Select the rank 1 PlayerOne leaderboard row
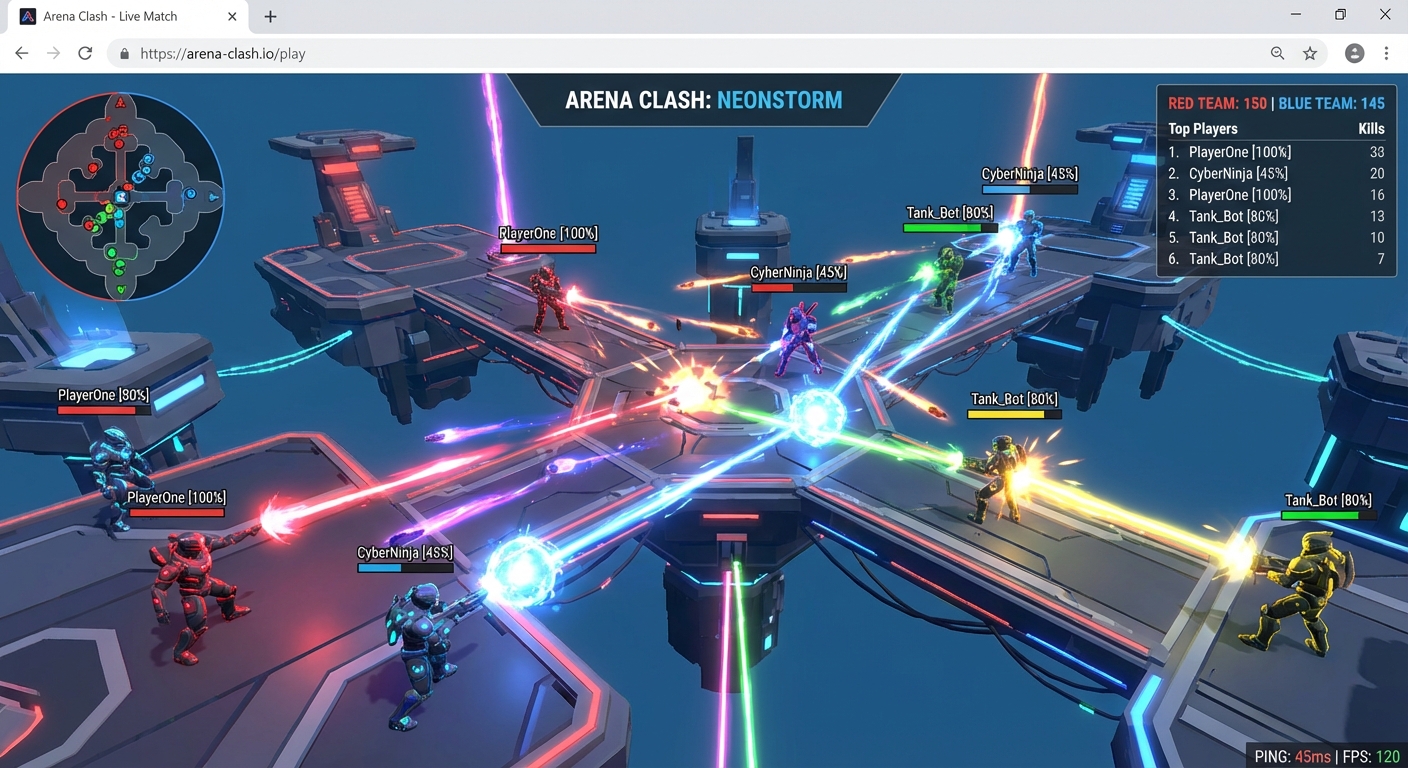Screen dimensions: 1408x768 click(x=1276, y=152)
